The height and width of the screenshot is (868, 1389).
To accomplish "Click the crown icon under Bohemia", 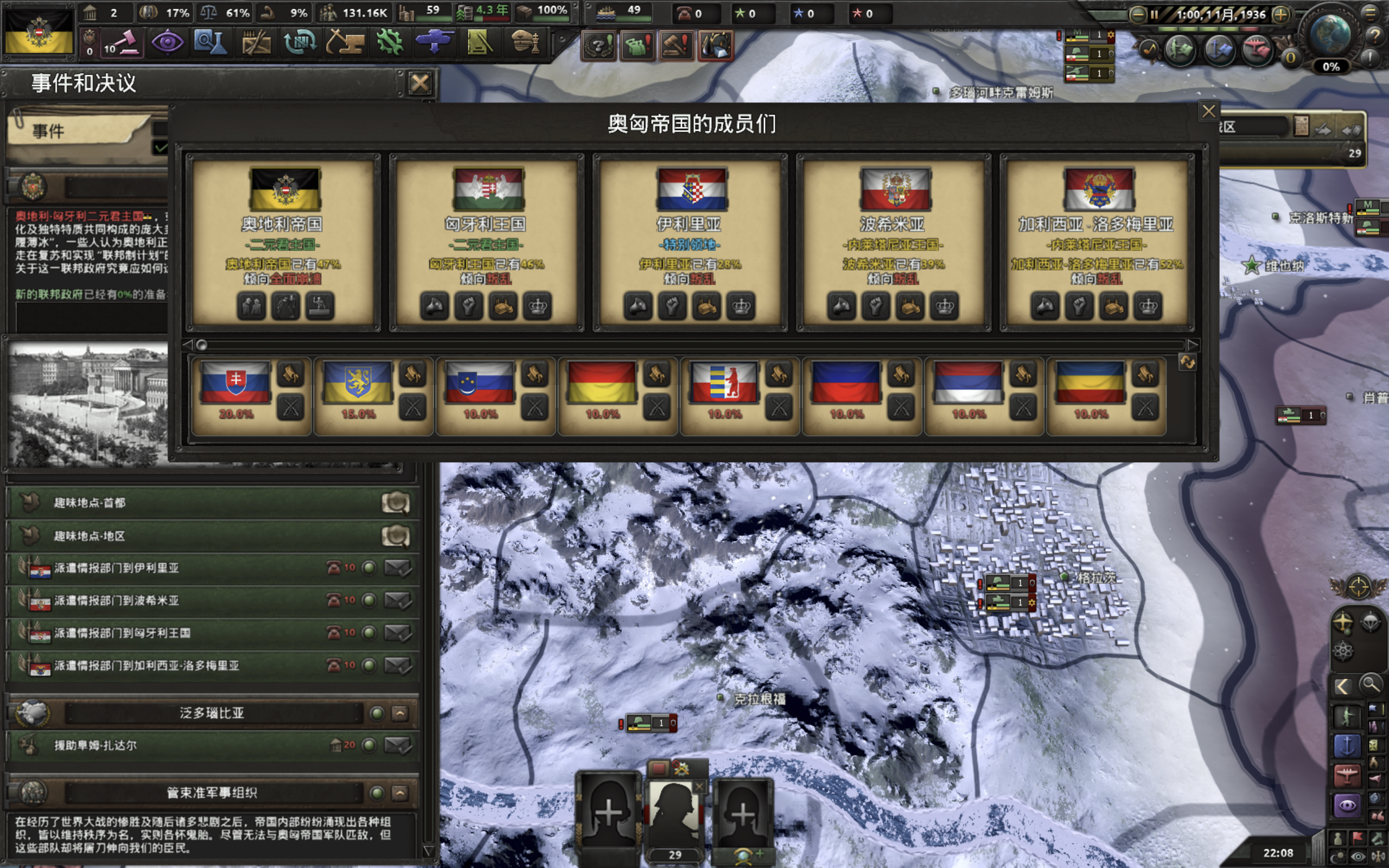I will coord(945,306).
